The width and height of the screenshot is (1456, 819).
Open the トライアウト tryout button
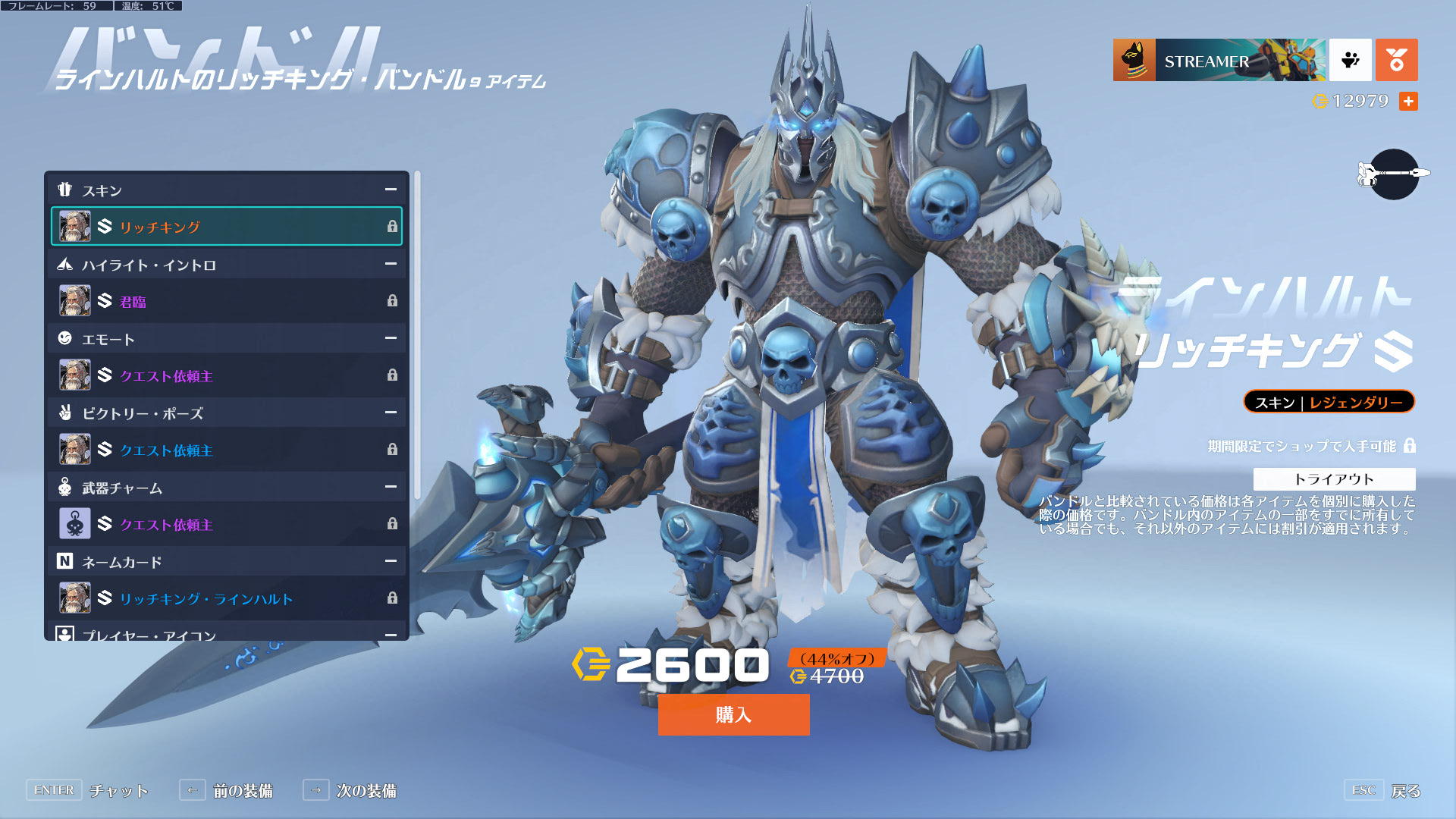[1334, 479]
